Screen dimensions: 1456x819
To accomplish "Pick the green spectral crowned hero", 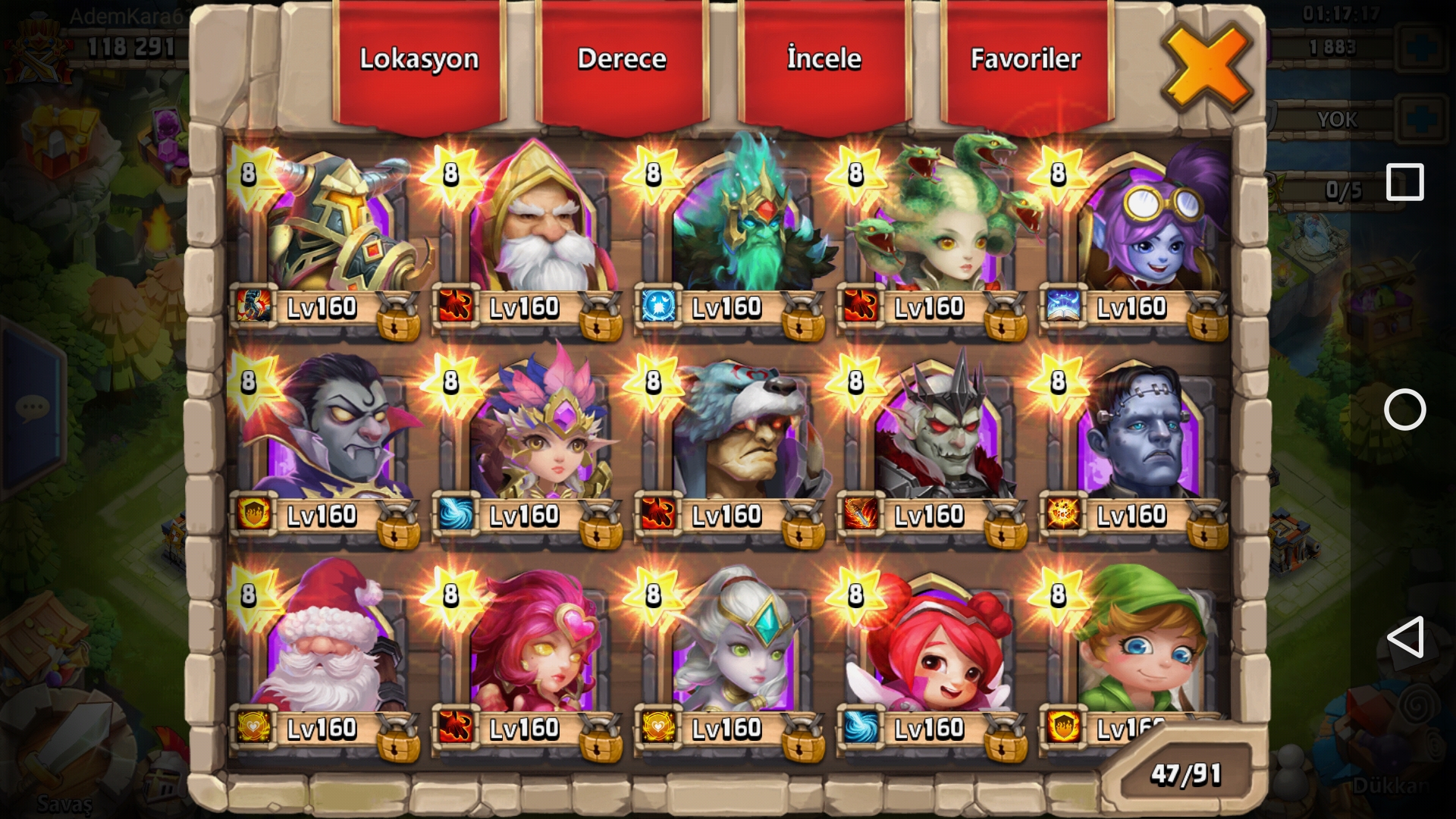I will click(731, 227).
